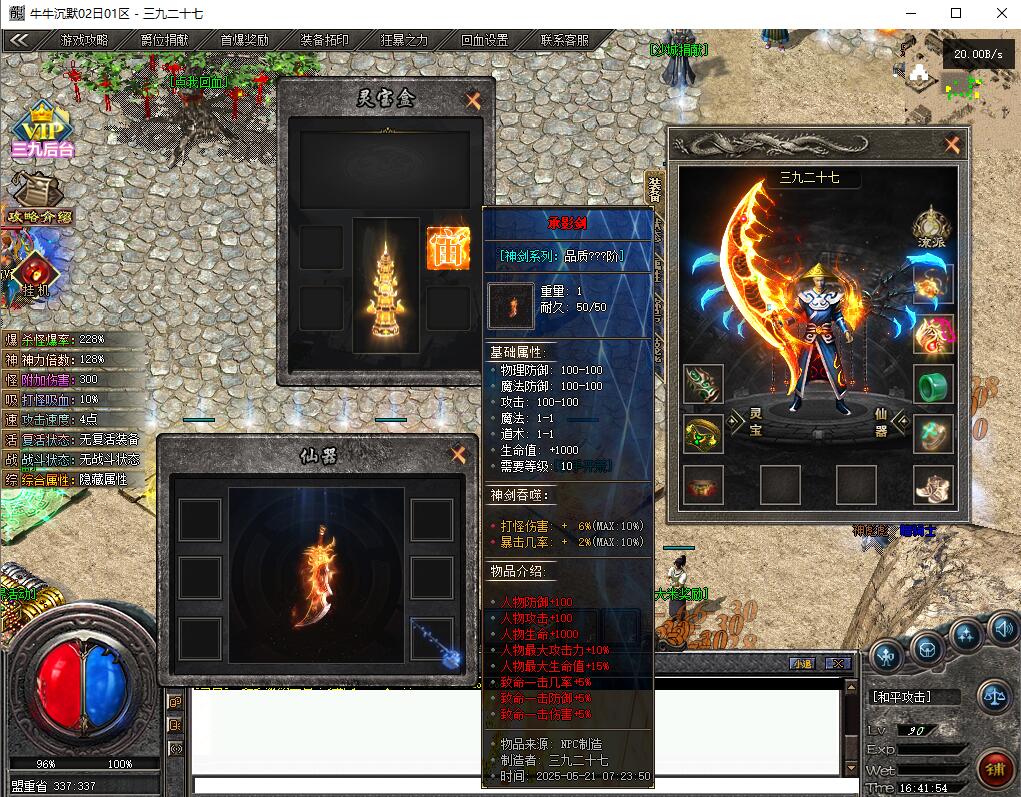The height and width of the screenshot is (797, 1021).
Task: Click the flaming 宙 rune slot
Action: click(448, 248)
